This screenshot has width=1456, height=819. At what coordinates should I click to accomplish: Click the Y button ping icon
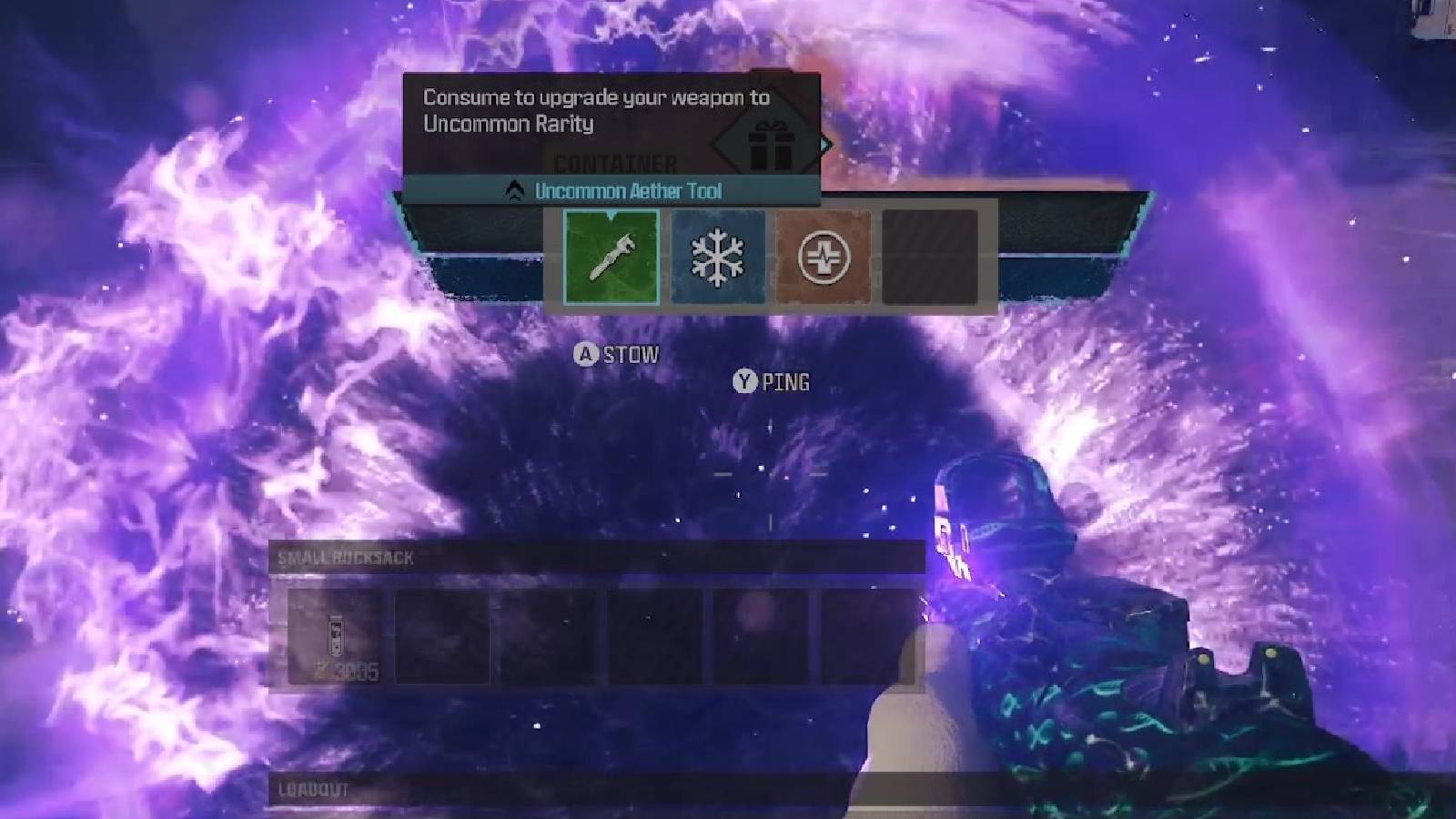(x=747, y=382)
